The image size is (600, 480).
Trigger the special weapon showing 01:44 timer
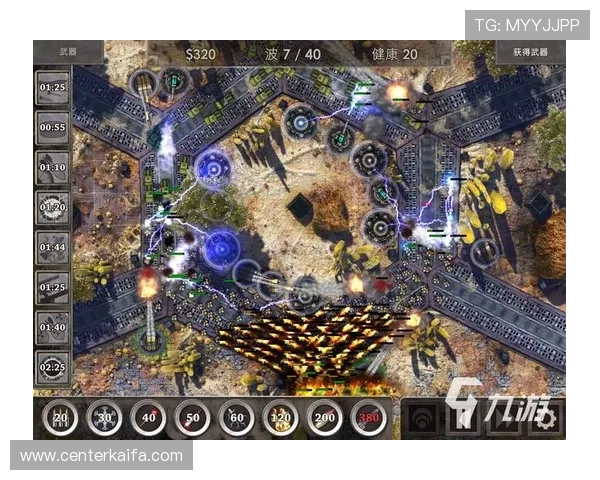pyautogui.click(x=52, y=247)
